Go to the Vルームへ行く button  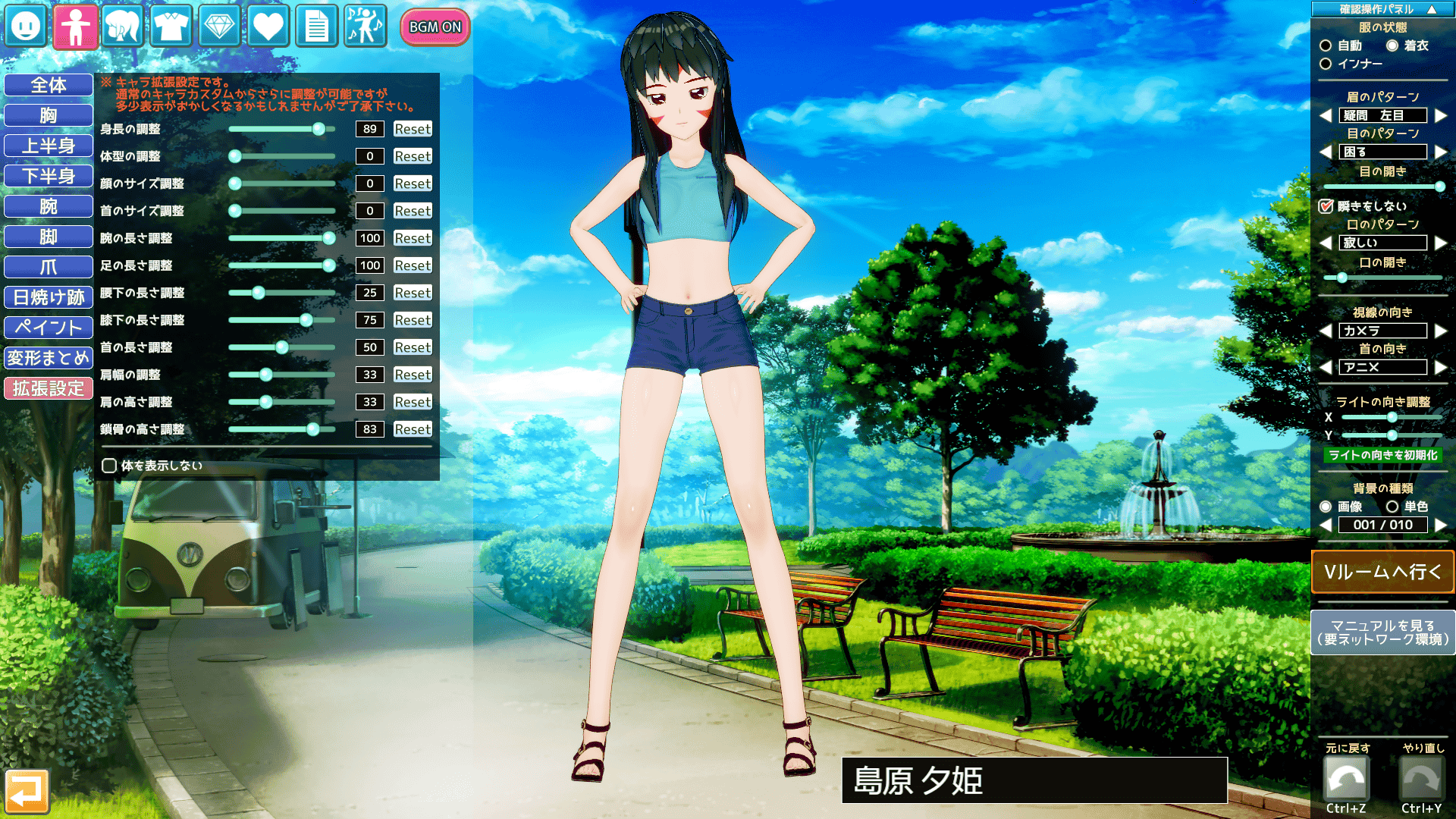point(1382,572)
